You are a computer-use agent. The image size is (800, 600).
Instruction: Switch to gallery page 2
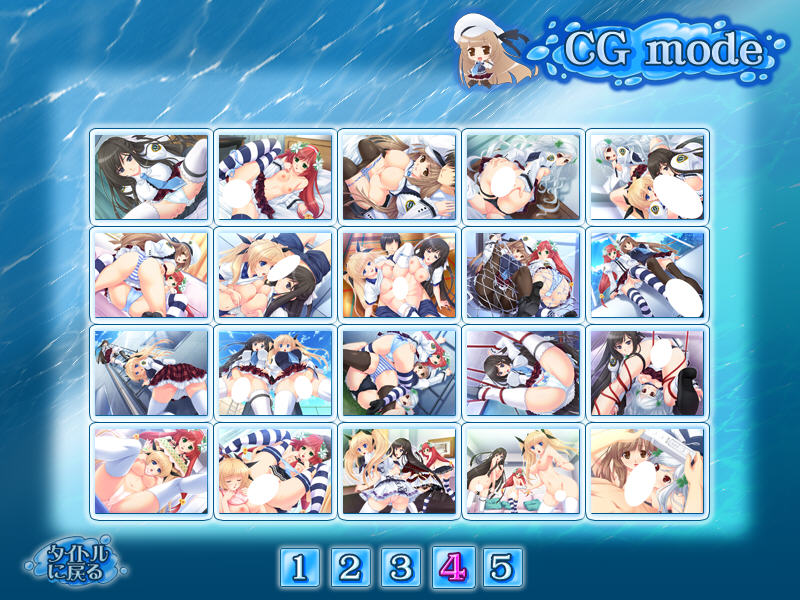coord(349,568)
